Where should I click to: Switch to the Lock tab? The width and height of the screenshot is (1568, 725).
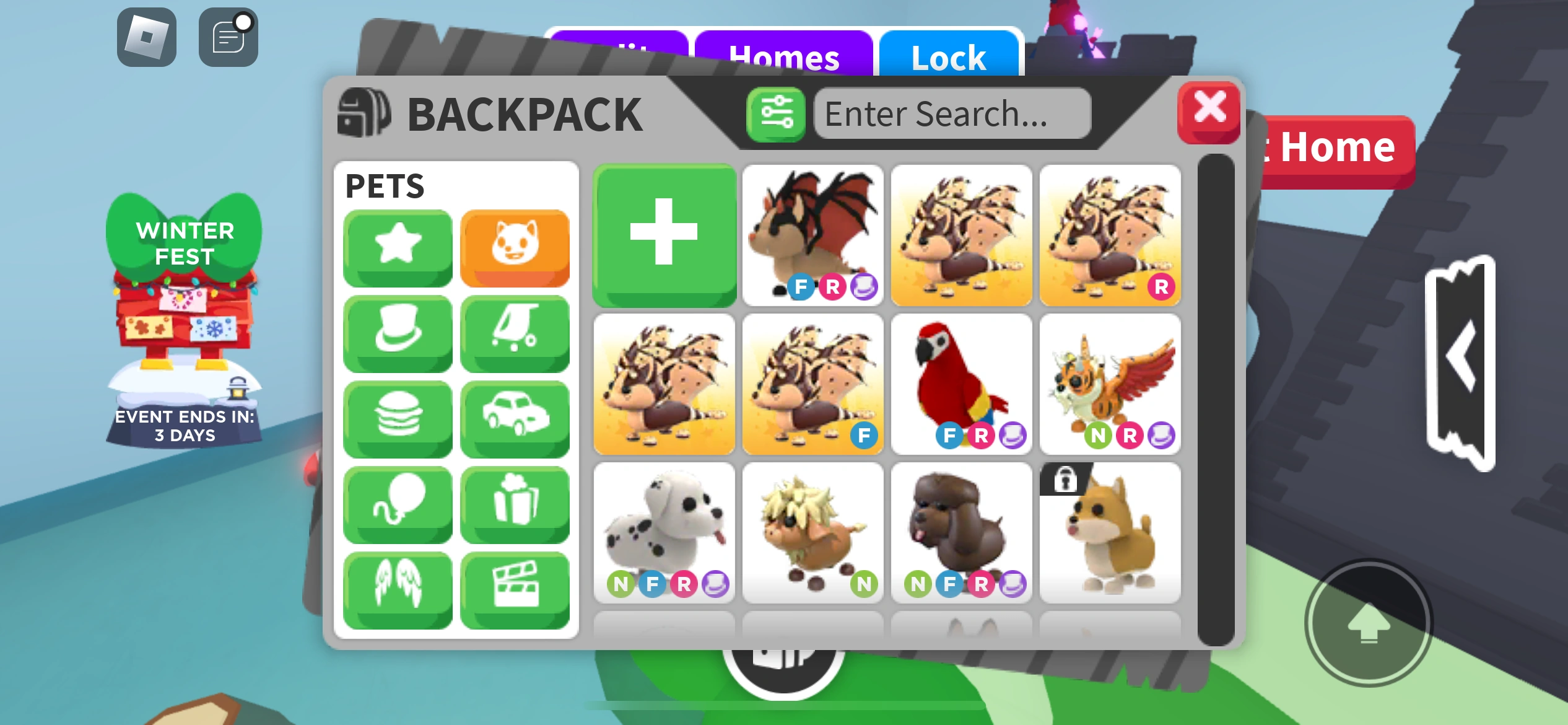click(x=949, y=57)
